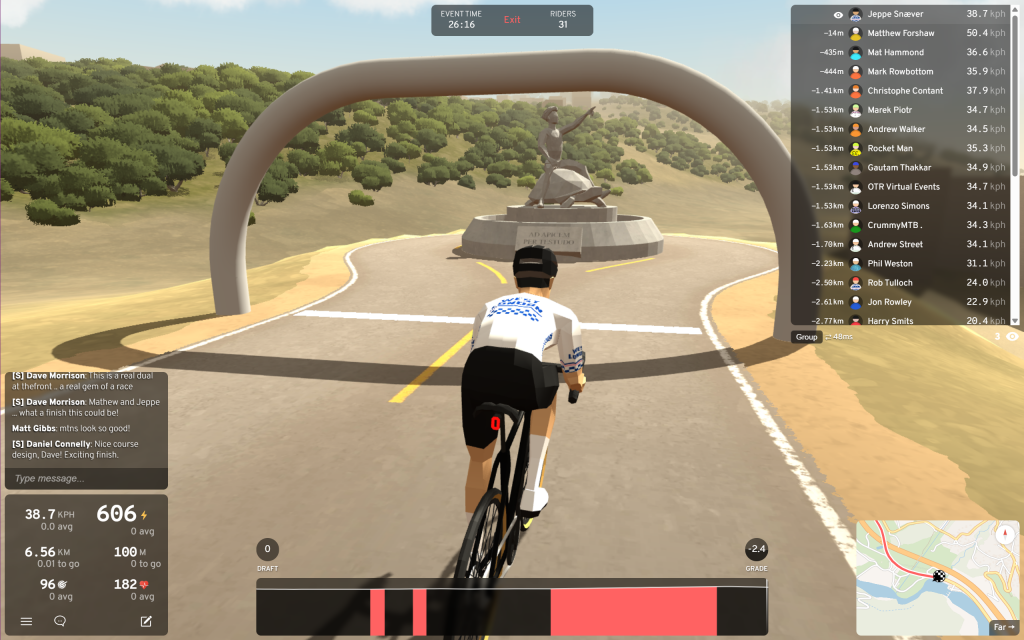
Task: Click the route elevation profile bar
Action: [x=511, y=610]
